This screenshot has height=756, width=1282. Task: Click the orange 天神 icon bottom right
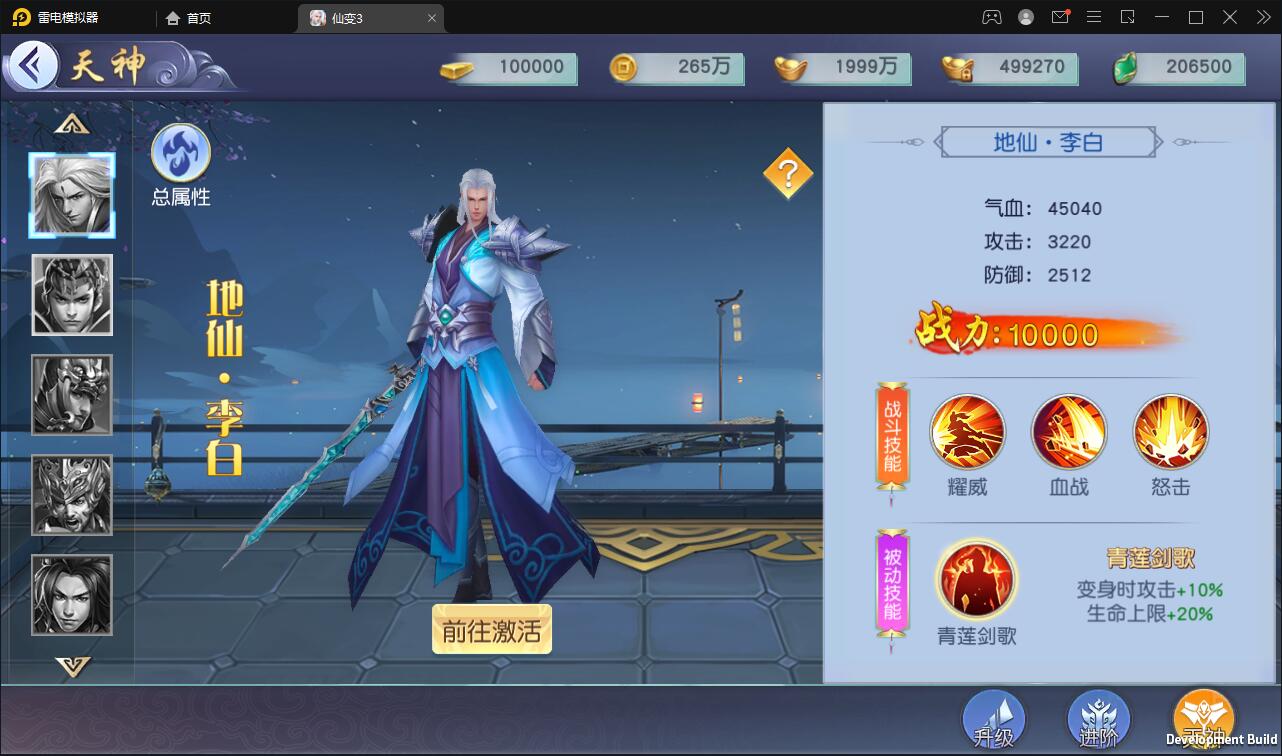pyautogui.click(x=1203, y=718)
